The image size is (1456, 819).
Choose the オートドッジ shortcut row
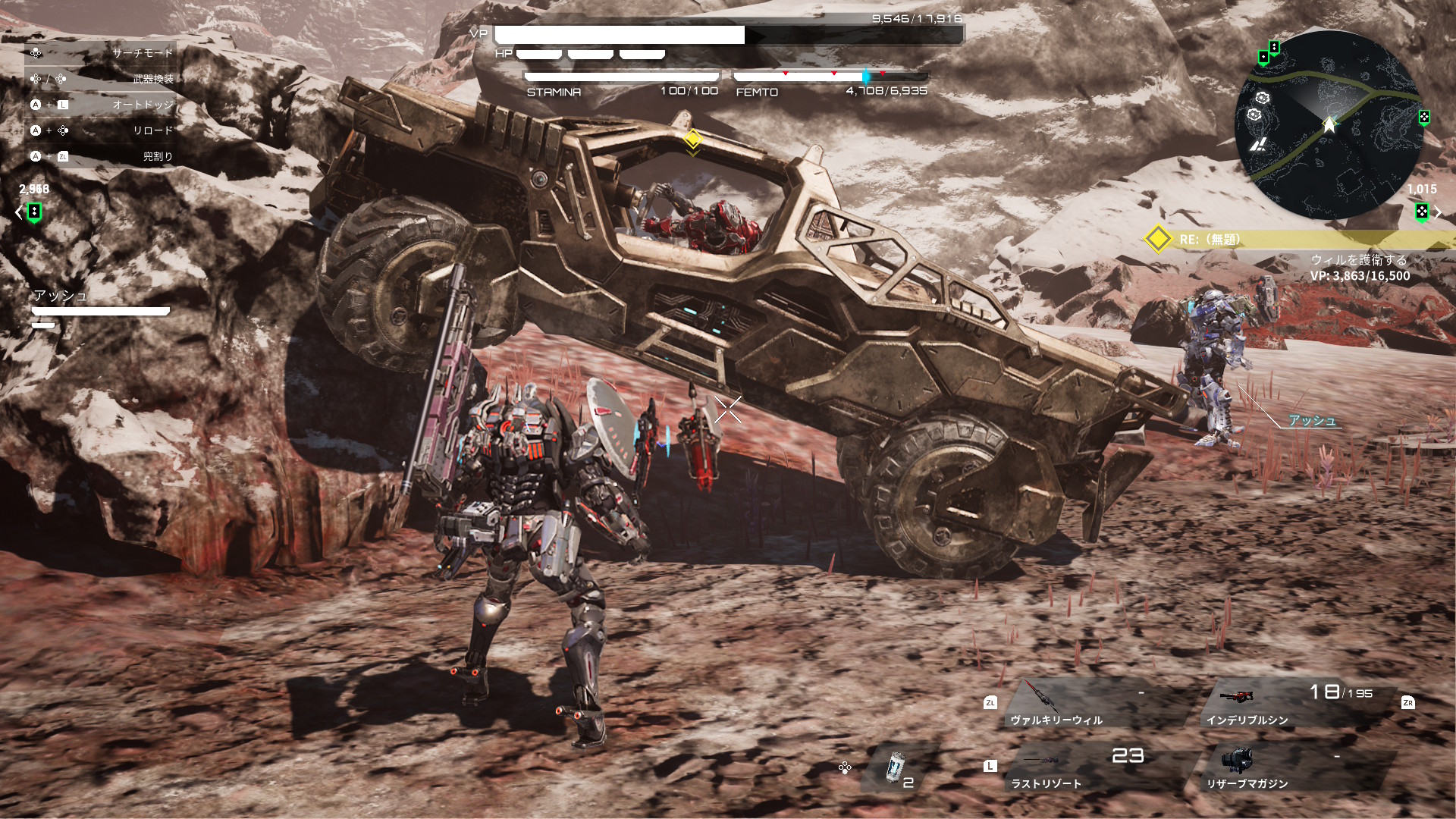pyautogui.click(x=102, y=105)
